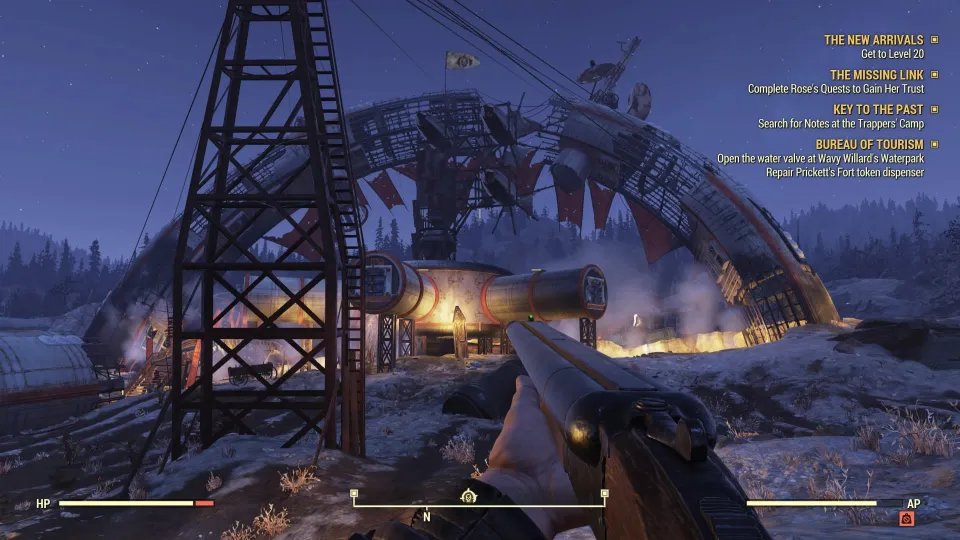Click the Wavy Willard's Waterpark objective line
The height and width of the screenshot is (540, 960).
click(x=820, y=159)
